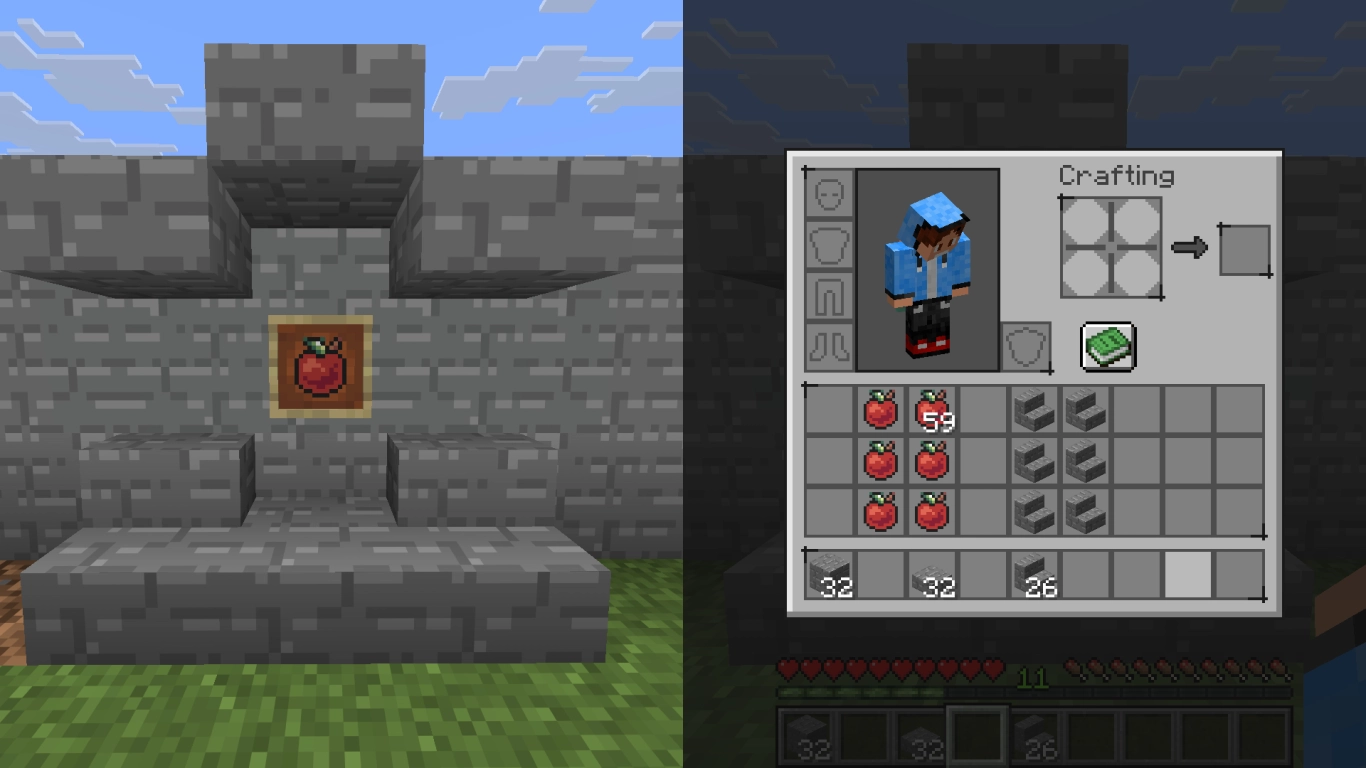Grab the stone brick stairs in the top row
Image resolution: width=1366 pixels, height=768 pixels.
point(1033,410)
